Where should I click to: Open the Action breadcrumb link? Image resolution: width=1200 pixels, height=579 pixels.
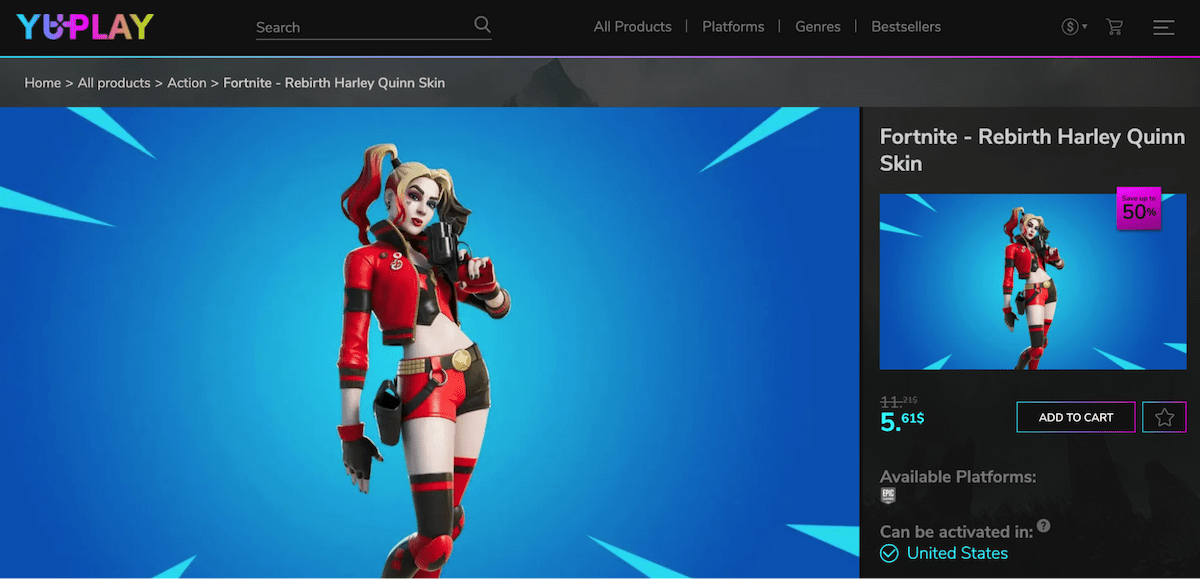(x=187, y=83)
